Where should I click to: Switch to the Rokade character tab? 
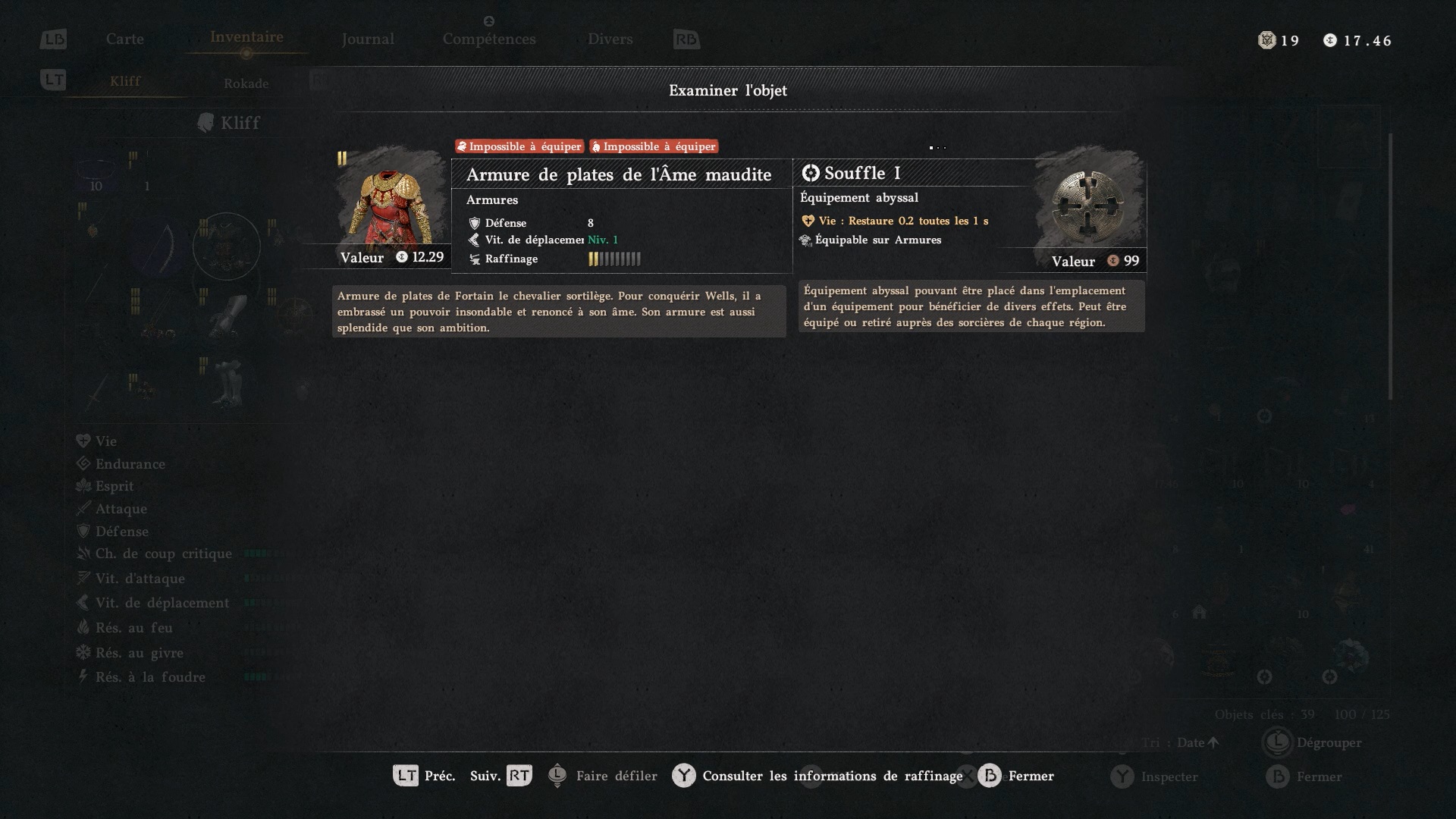point(246,83)
